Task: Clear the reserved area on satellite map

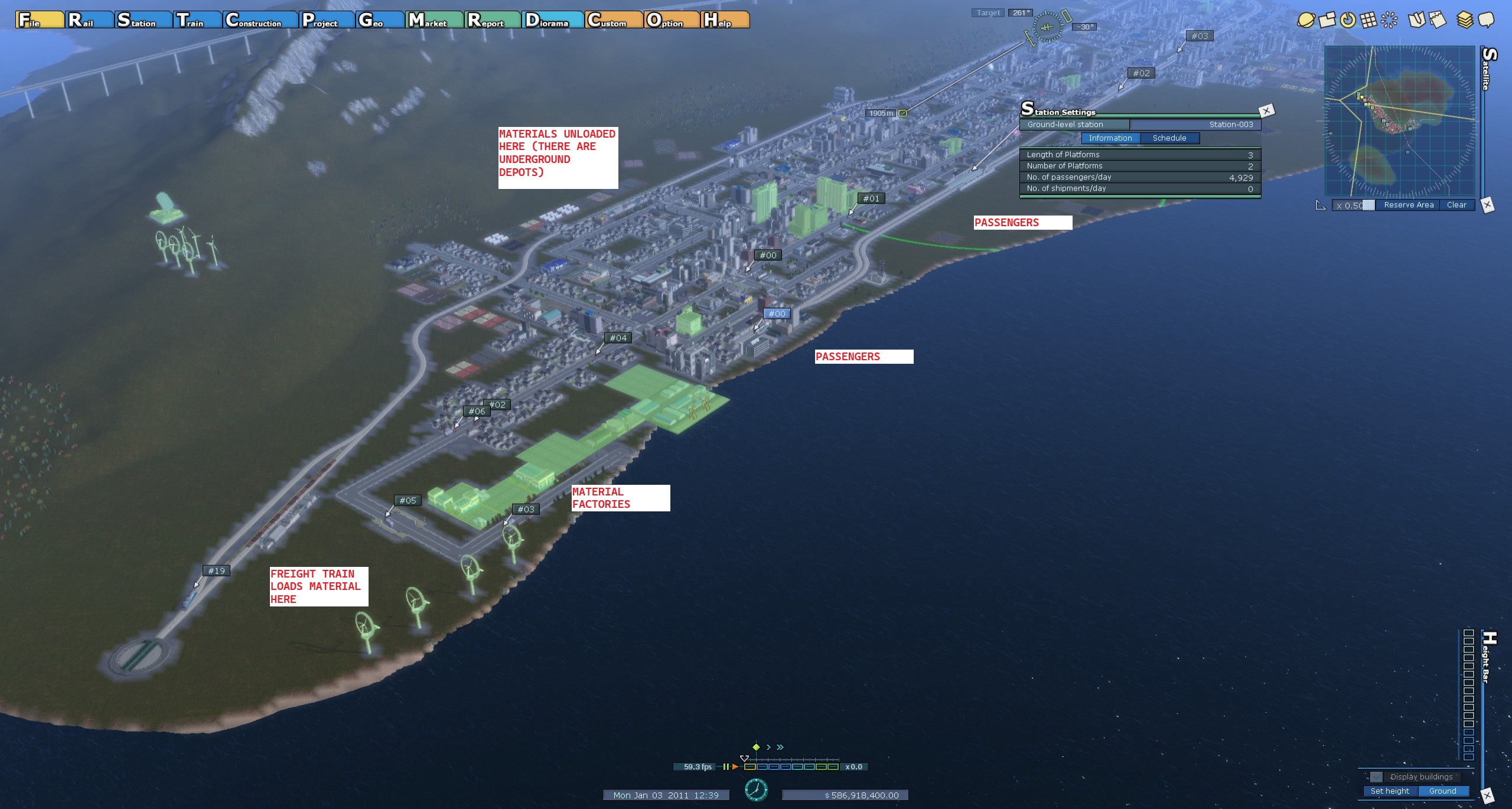Action: [1456, 205]
